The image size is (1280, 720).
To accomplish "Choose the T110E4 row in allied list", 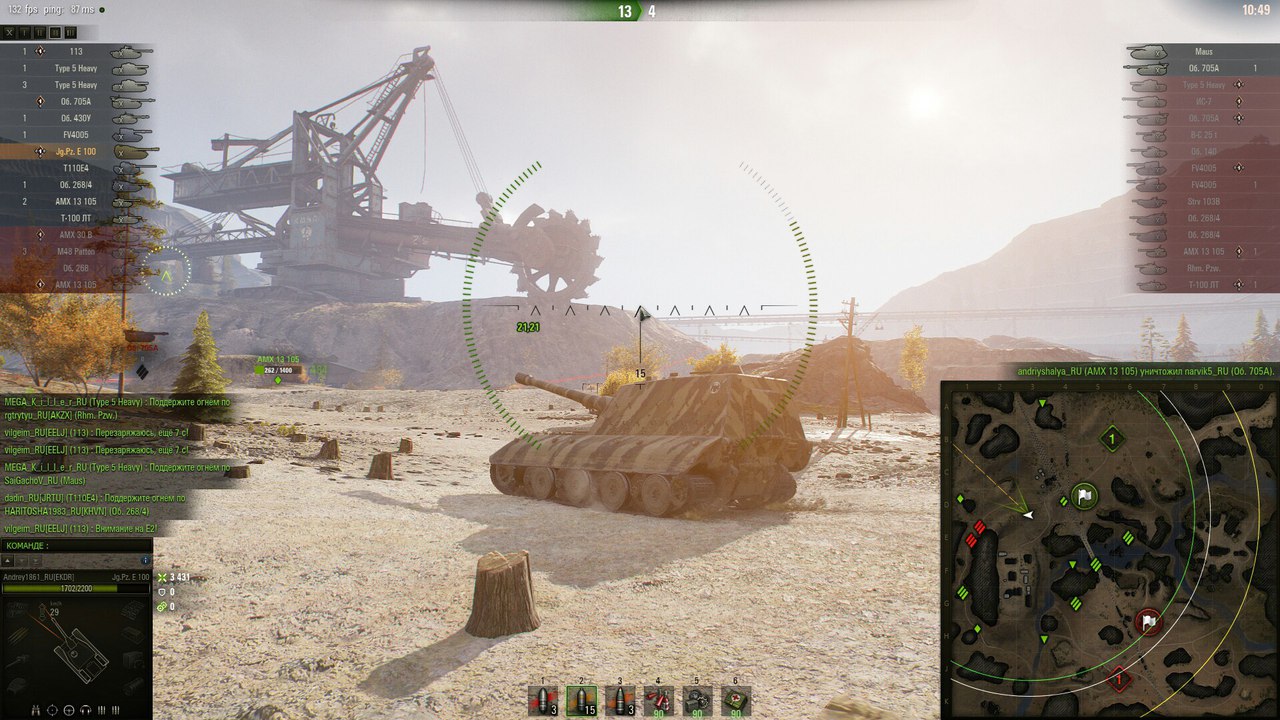I will pos(77,168).
